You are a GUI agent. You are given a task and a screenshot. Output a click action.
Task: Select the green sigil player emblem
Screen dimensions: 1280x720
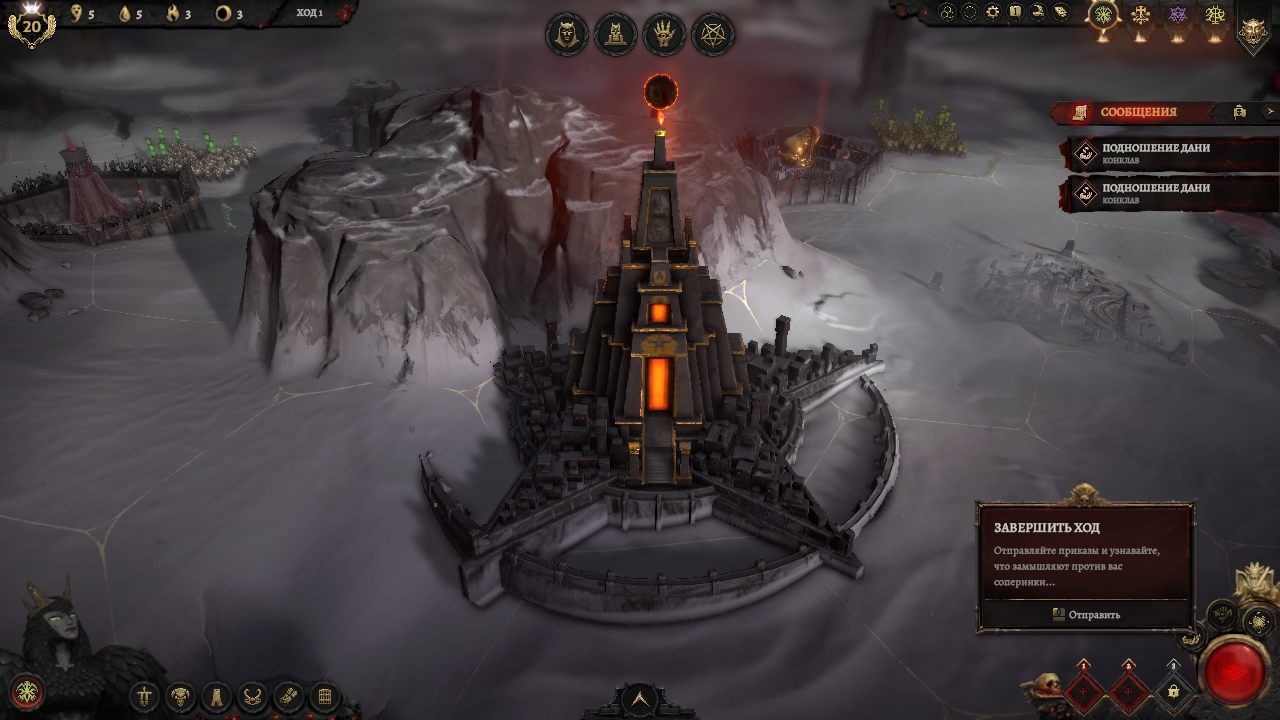1103,15
